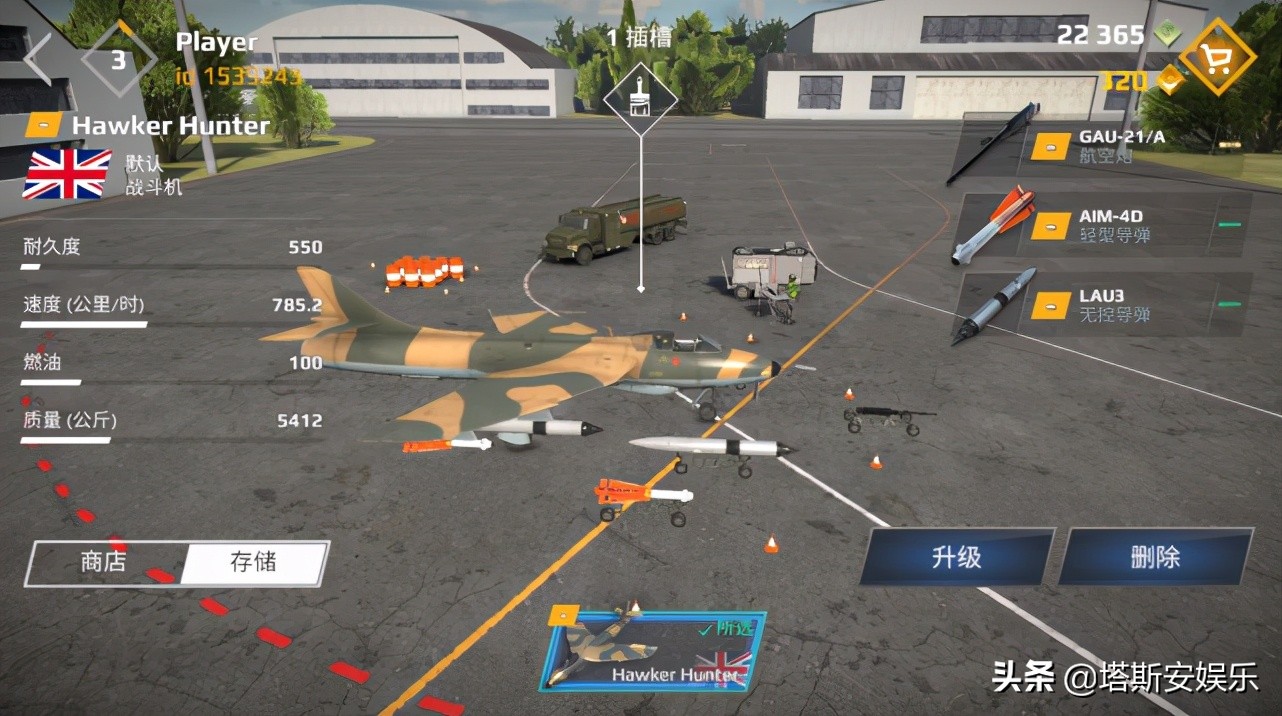Open the level 3 player badge

[x=118, y=60]
